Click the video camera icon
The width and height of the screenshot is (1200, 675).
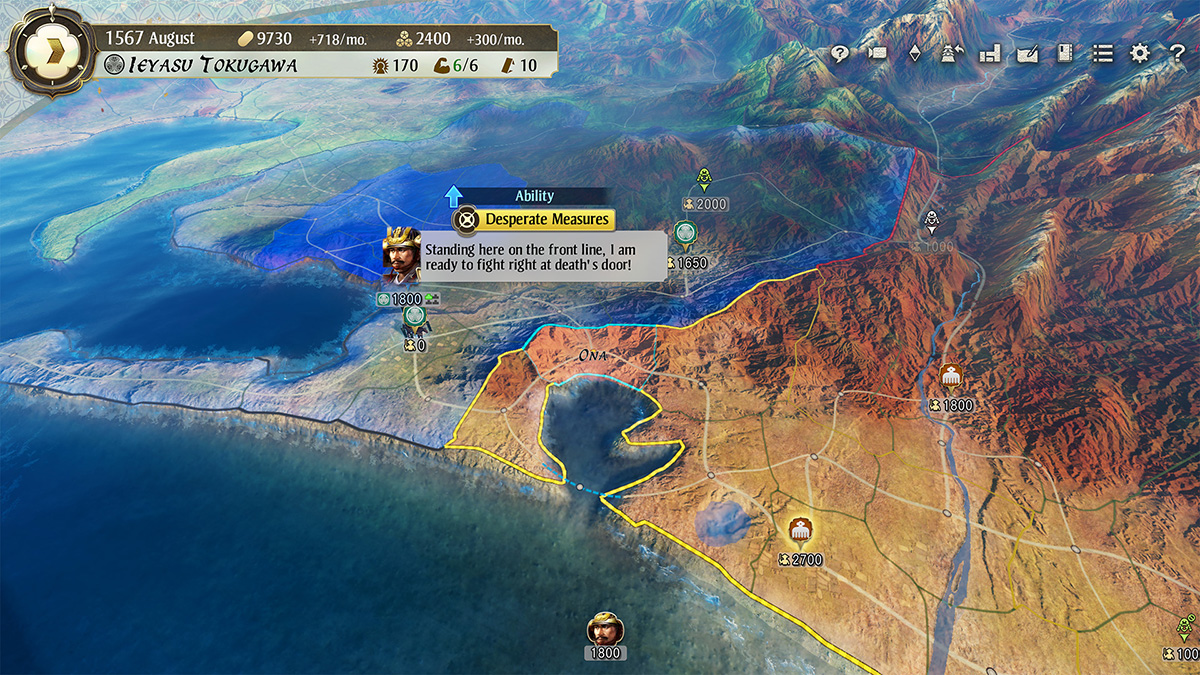point(877,54)
